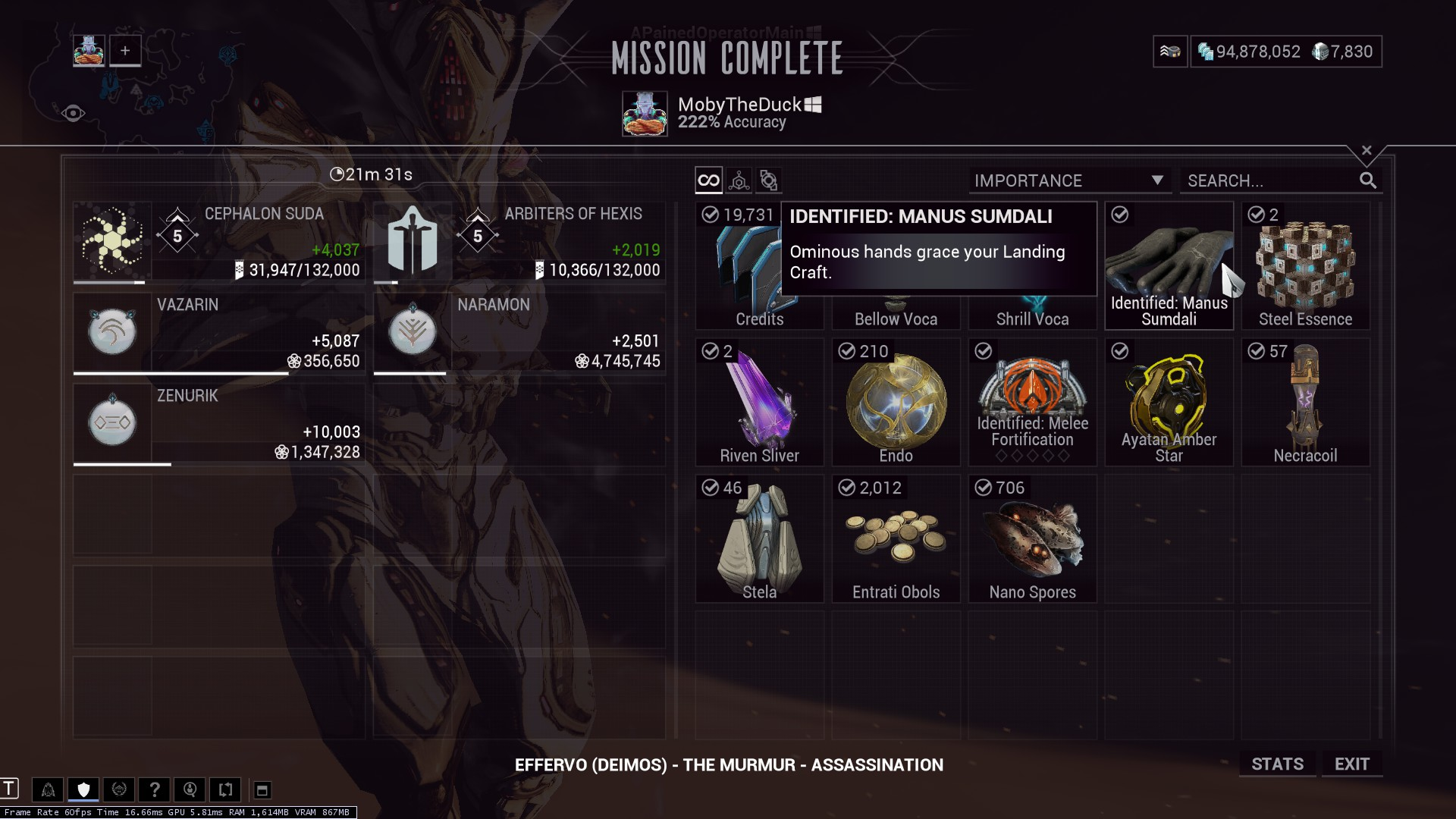Select the Identified: Melee Fortification mod
Screen dimensions: 1456x819
[1032, 402]
